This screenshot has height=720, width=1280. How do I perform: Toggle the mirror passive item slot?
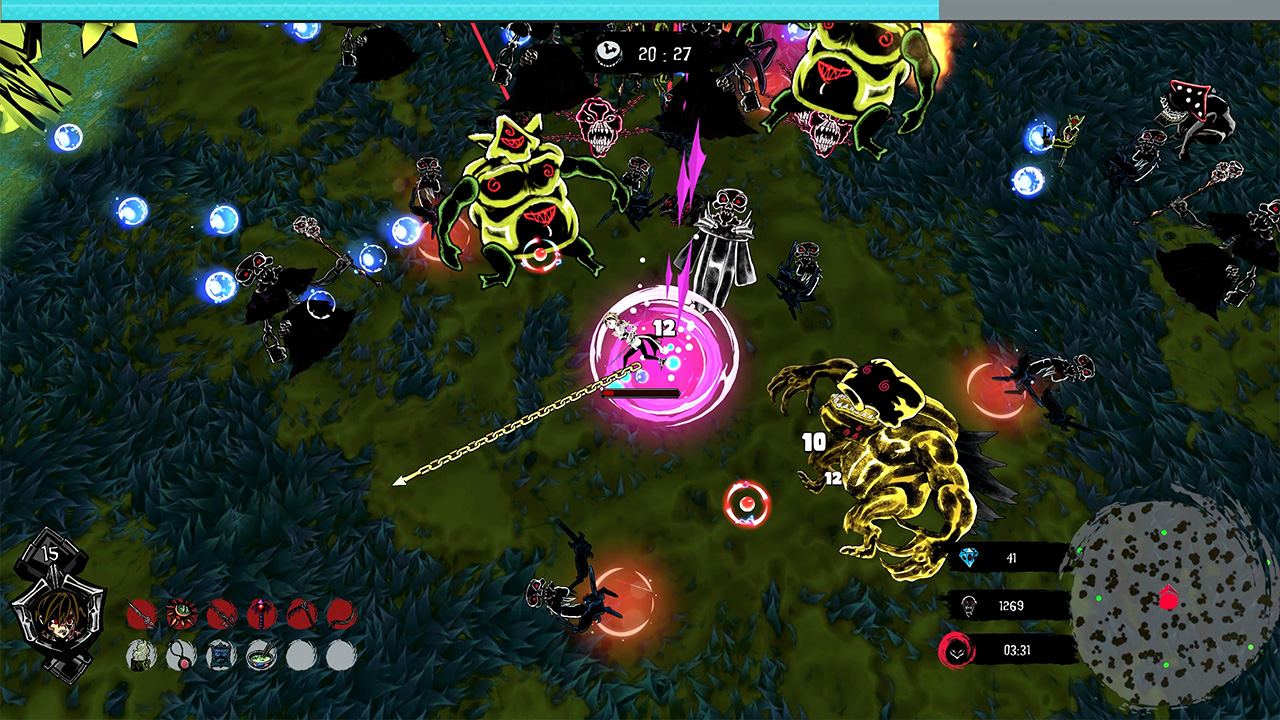(220, 656)
